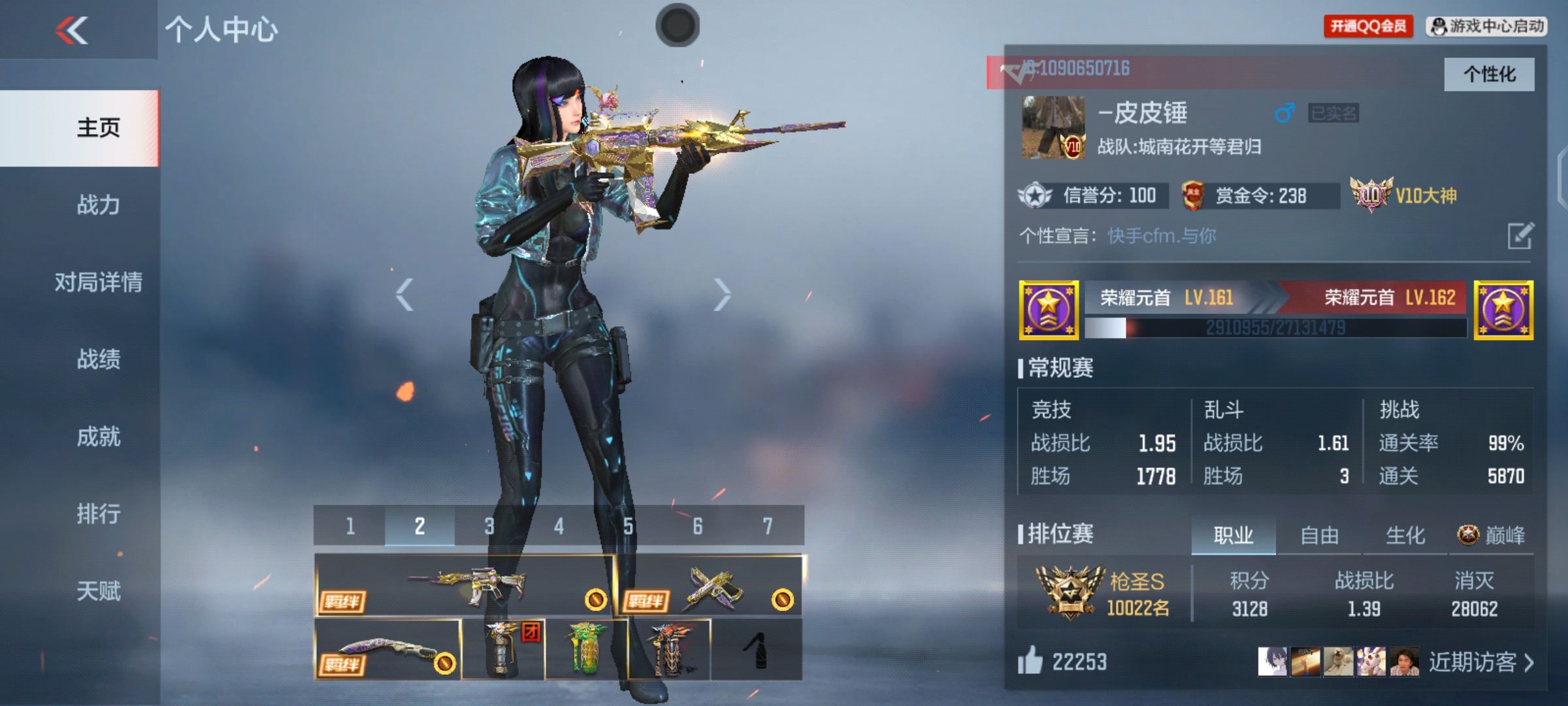Select loadout slot number 3
The image size is (1568, 706).
pos(489,526)
